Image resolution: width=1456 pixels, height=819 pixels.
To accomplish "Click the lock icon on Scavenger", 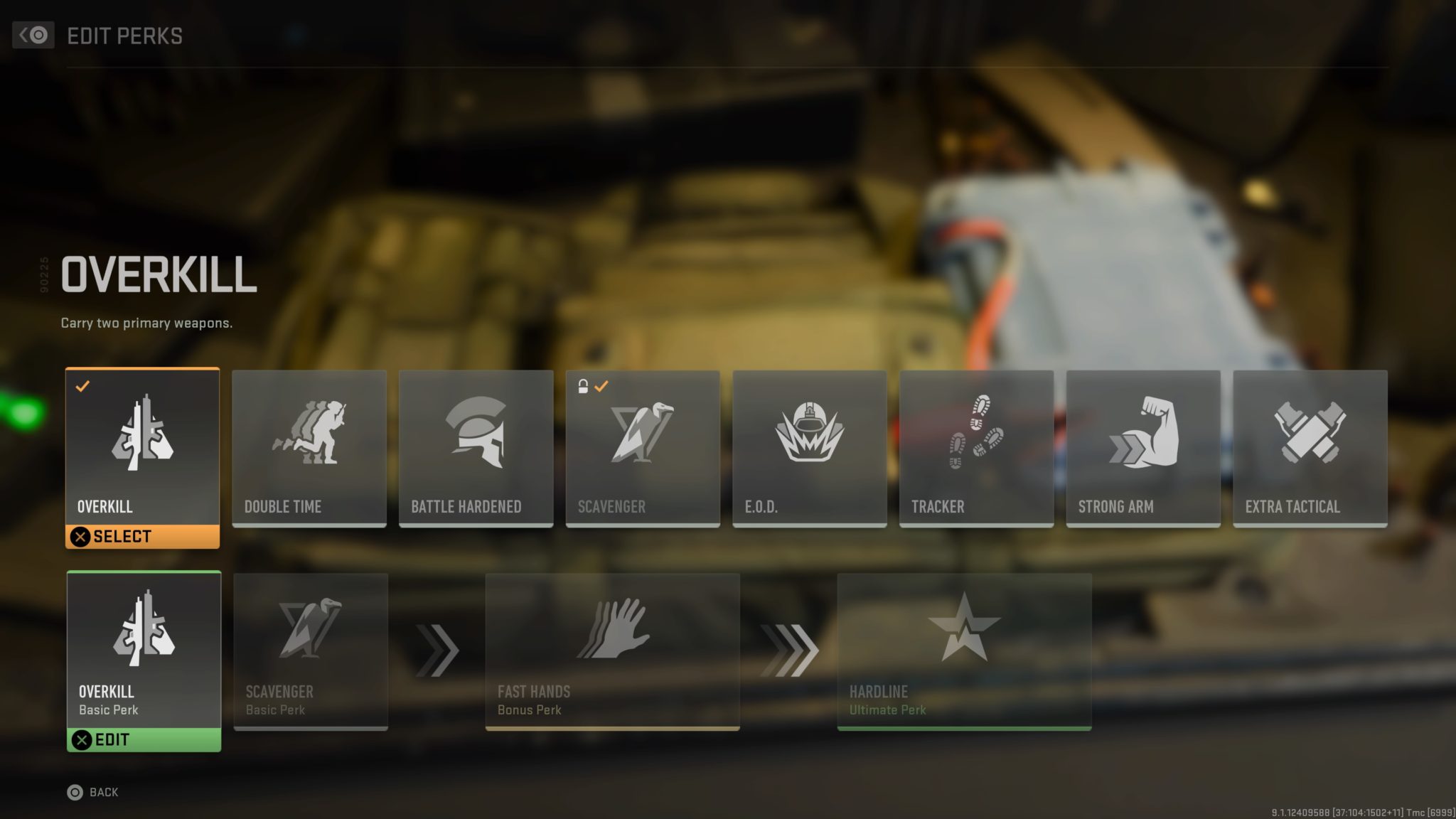I will tap(583, 385).
